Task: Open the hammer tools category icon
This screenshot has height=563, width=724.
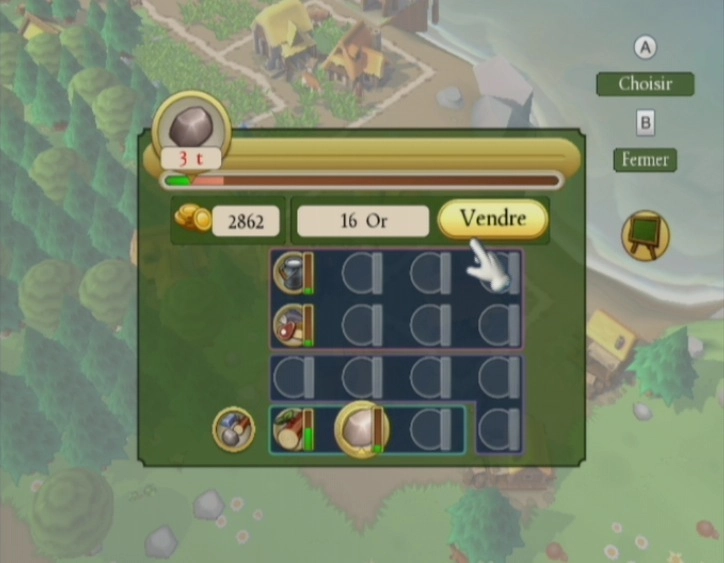Action: tap(233, 429)
